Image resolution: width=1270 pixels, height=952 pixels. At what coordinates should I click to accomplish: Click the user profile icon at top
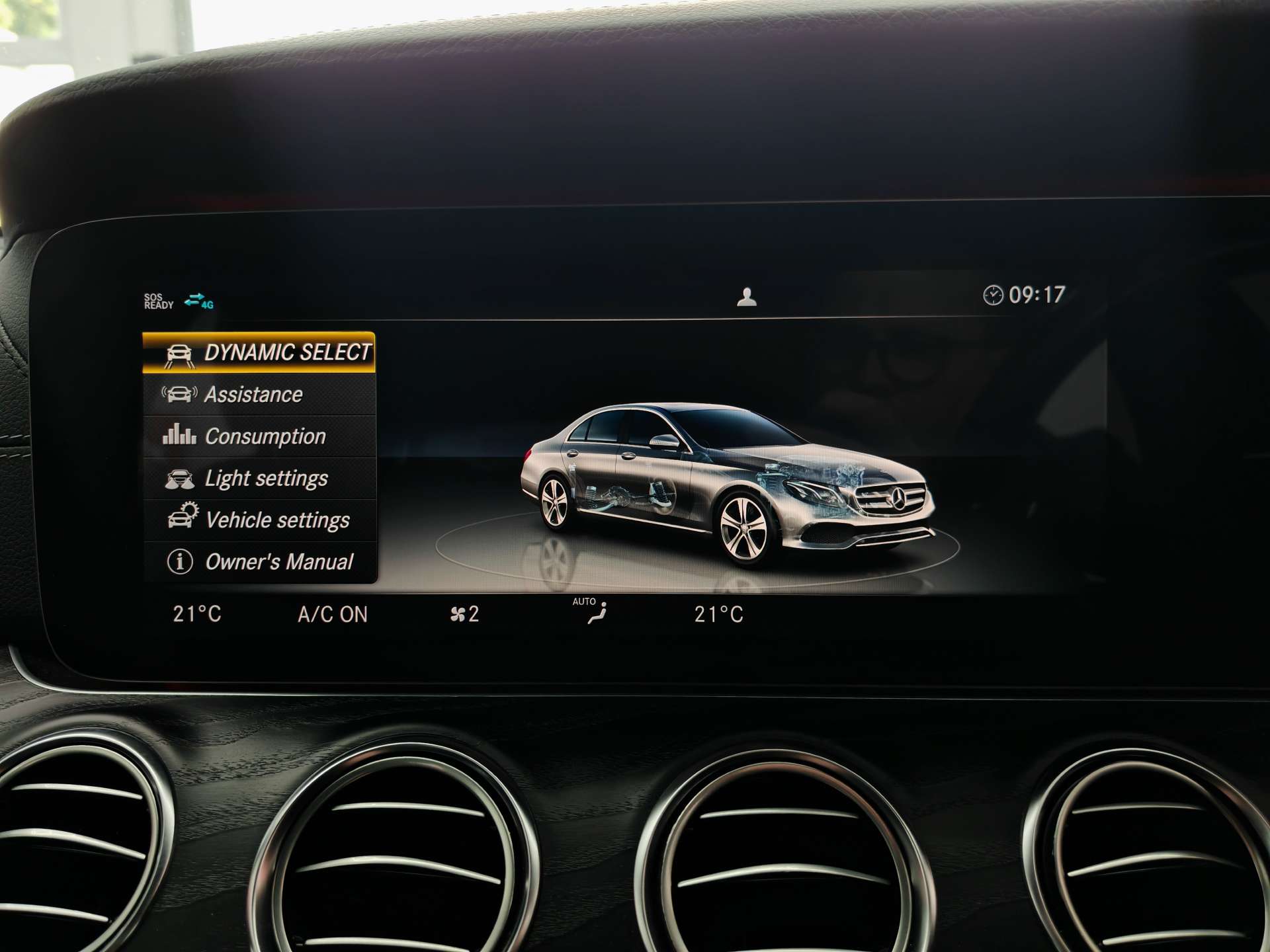click(747, 297)
